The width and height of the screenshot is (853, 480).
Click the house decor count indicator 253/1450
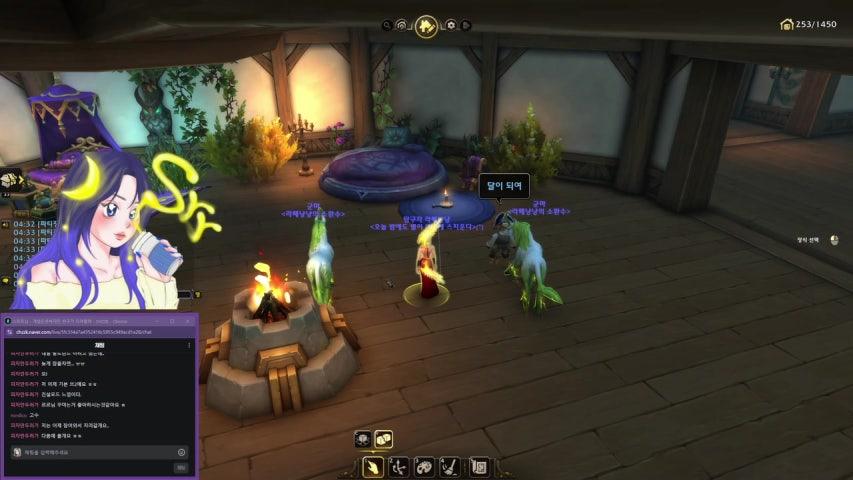809,24
